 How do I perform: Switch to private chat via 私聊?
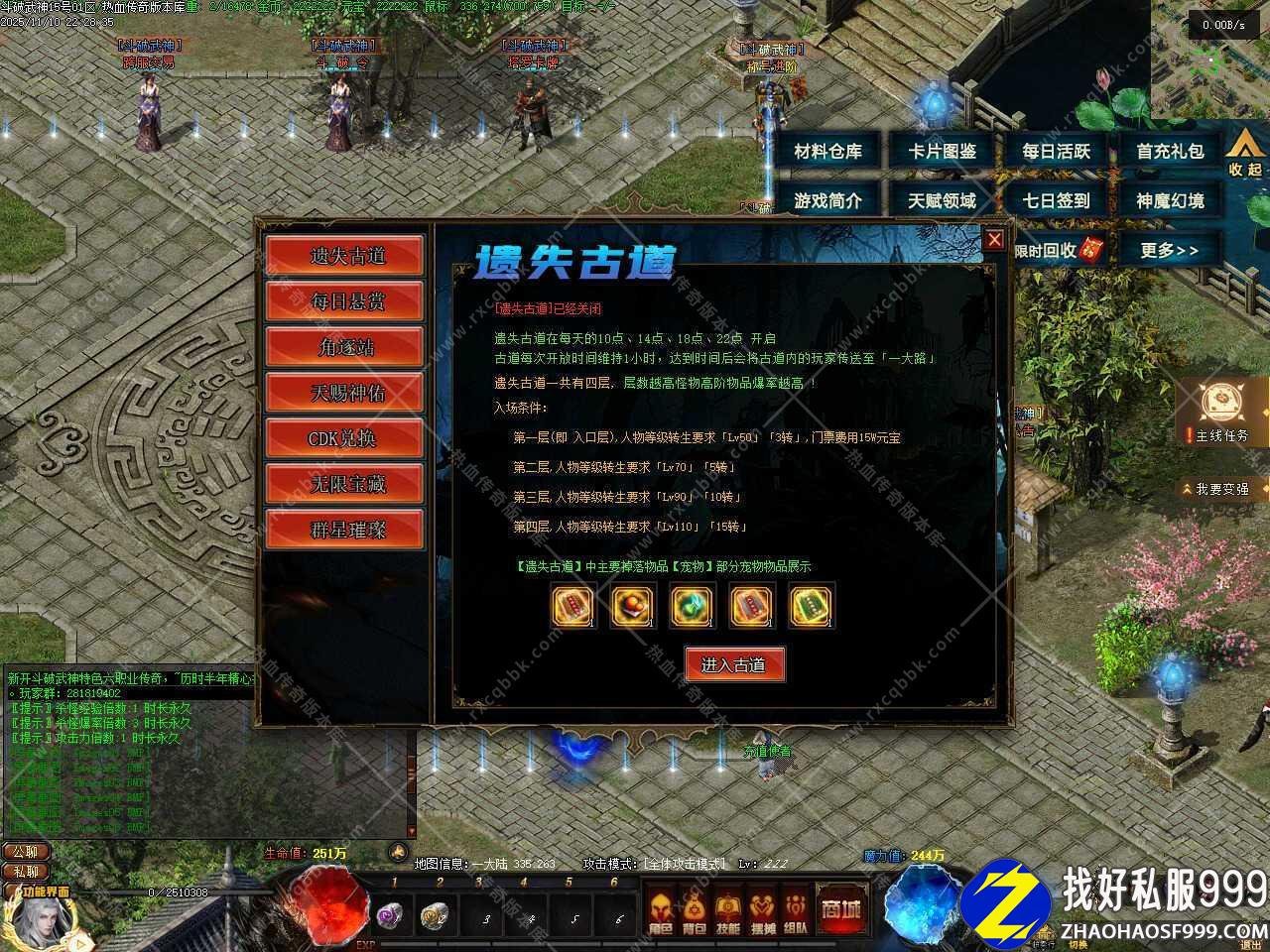pos(26,874)
